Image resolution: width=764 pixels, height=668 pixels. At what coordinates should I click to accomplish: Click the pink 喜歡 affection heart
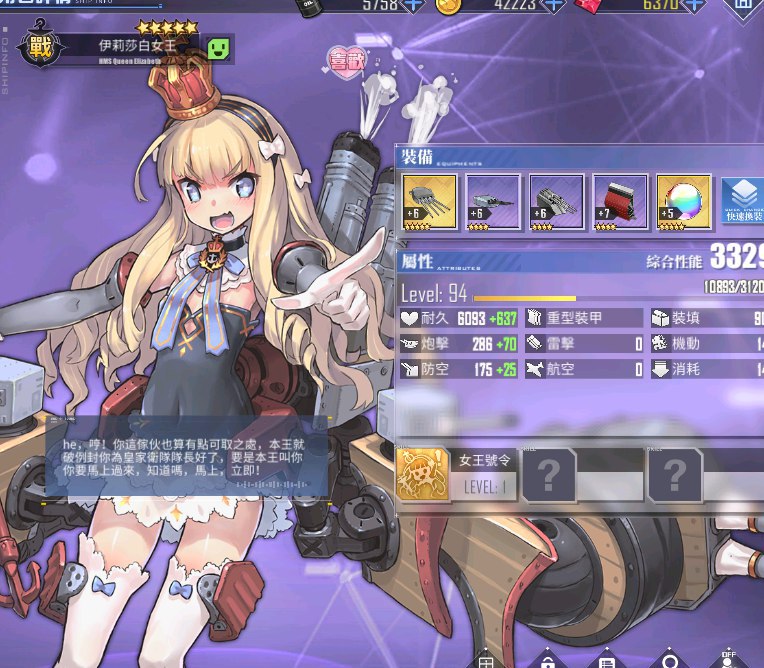[347, 60]
